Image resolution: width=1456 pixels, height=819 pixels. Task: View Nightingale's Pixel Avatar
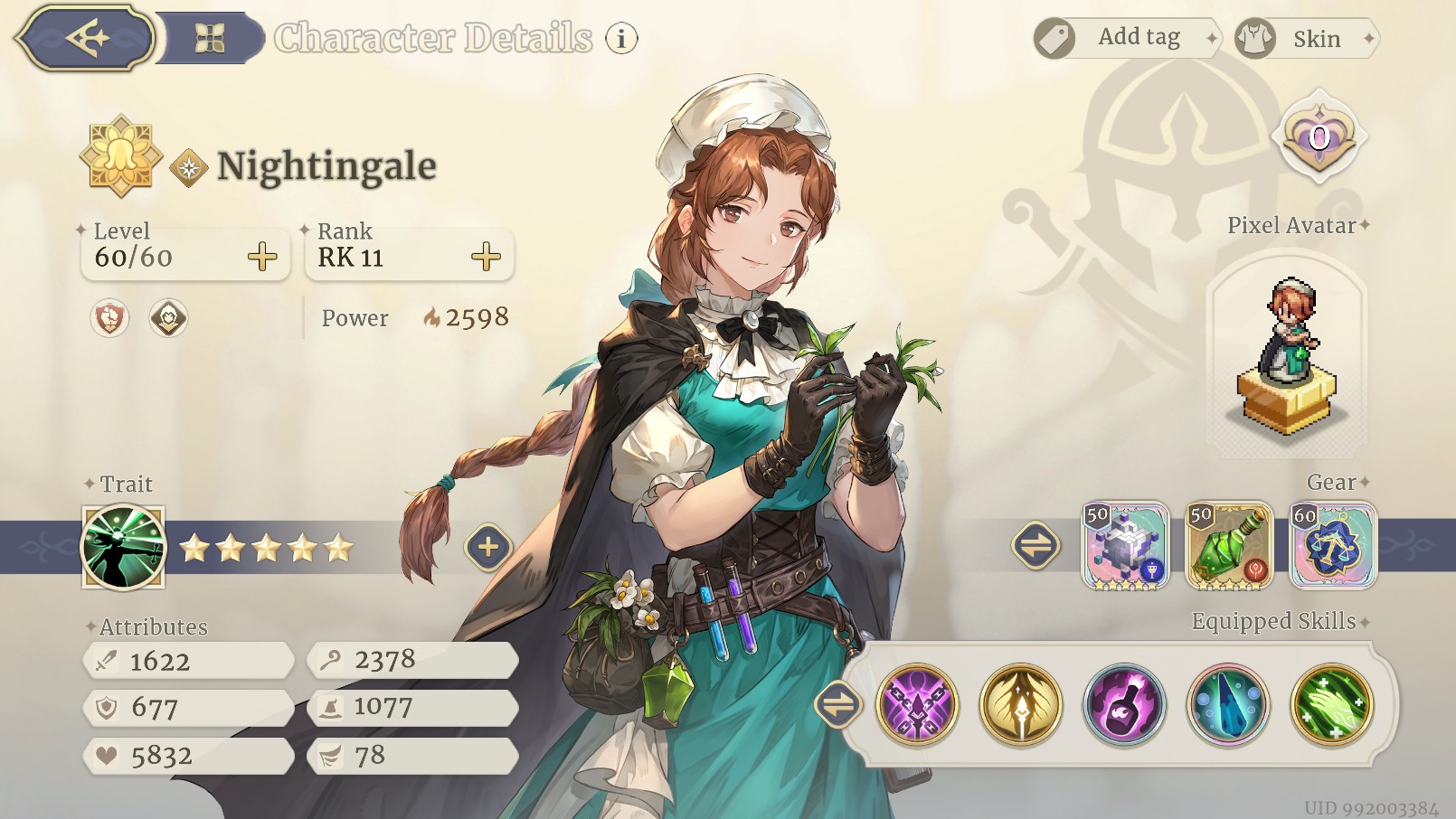(x=1287, y=357)
